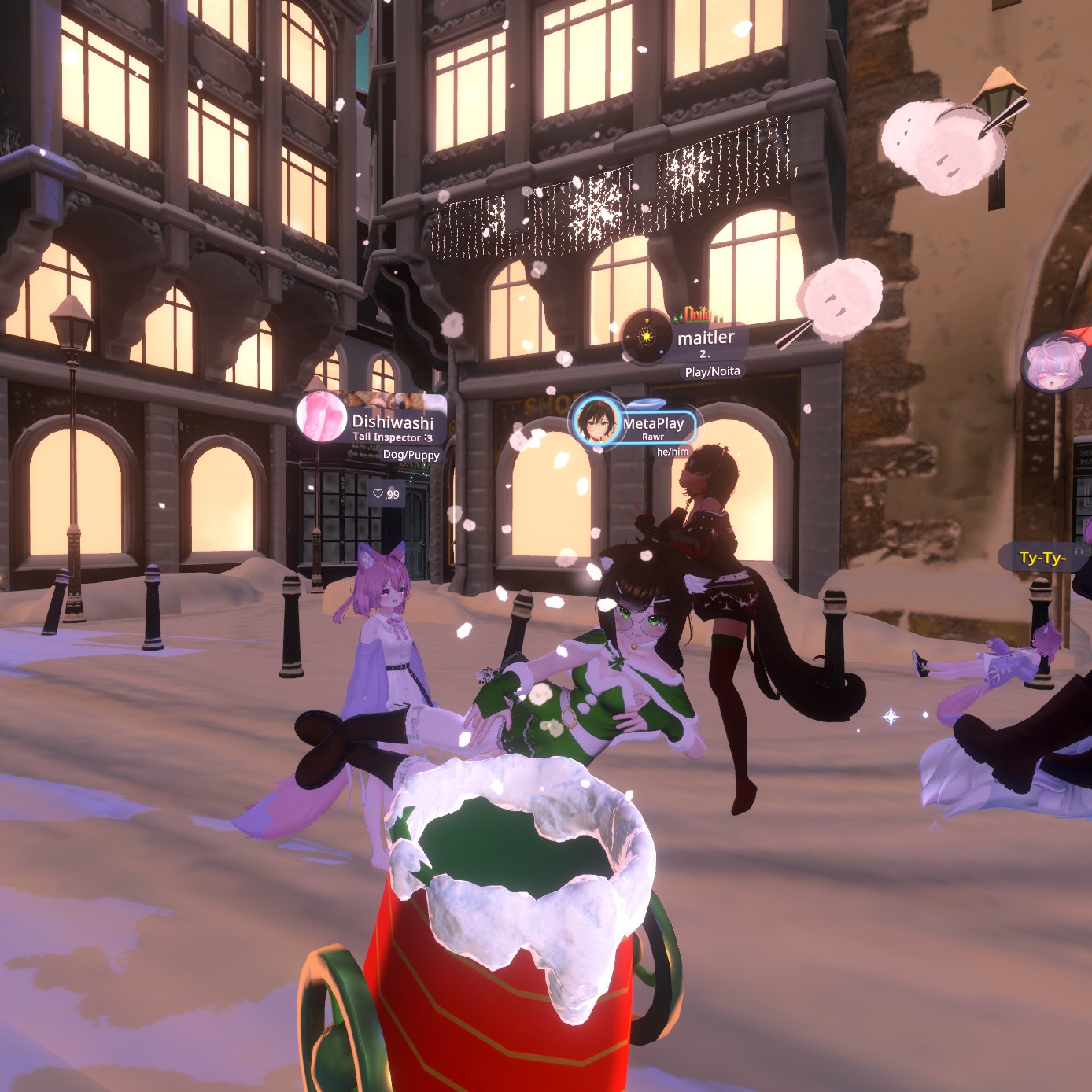1092x1092 pixels.
Task: Select the Ty-Ty- player nameplate
Action: [x=1042, y=558]
